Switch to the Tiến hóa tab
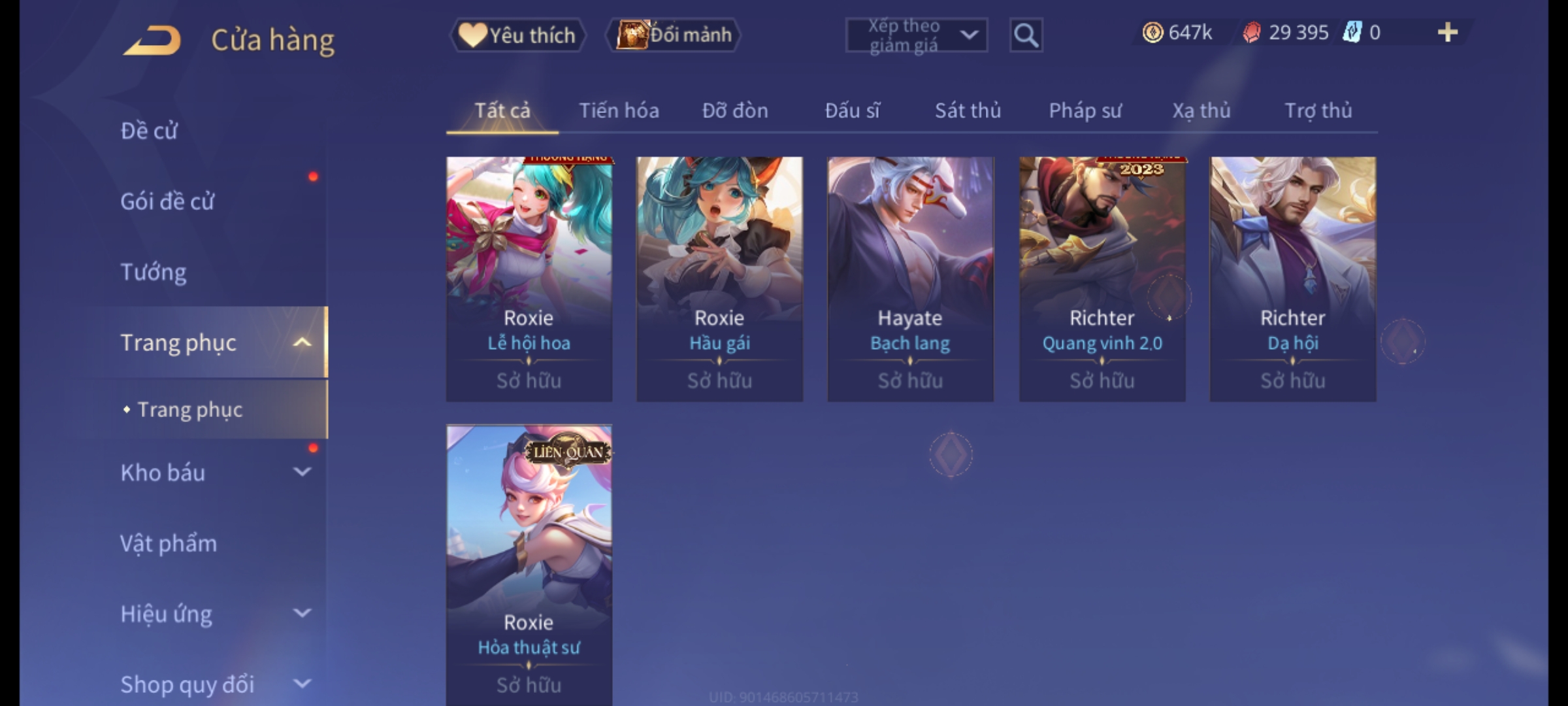 tap(619, 111)
